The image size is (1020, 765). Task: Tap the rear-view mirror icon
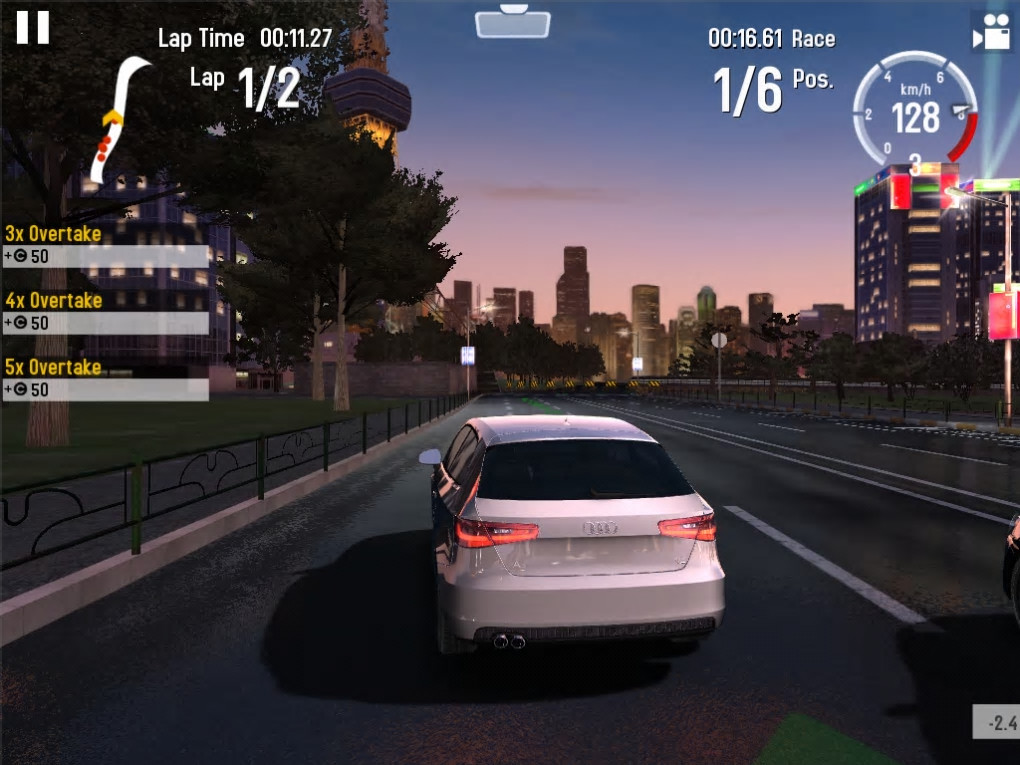tap(513, 22)
